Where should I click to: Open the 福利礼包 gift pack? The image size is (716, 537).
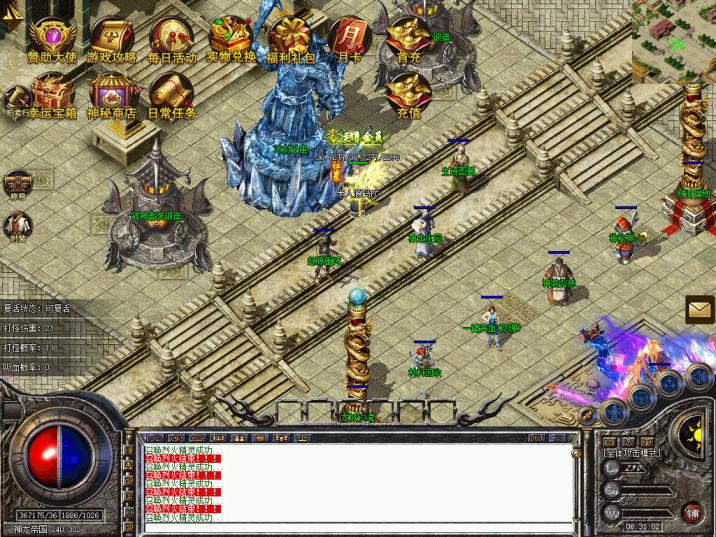tap(292, 38)
